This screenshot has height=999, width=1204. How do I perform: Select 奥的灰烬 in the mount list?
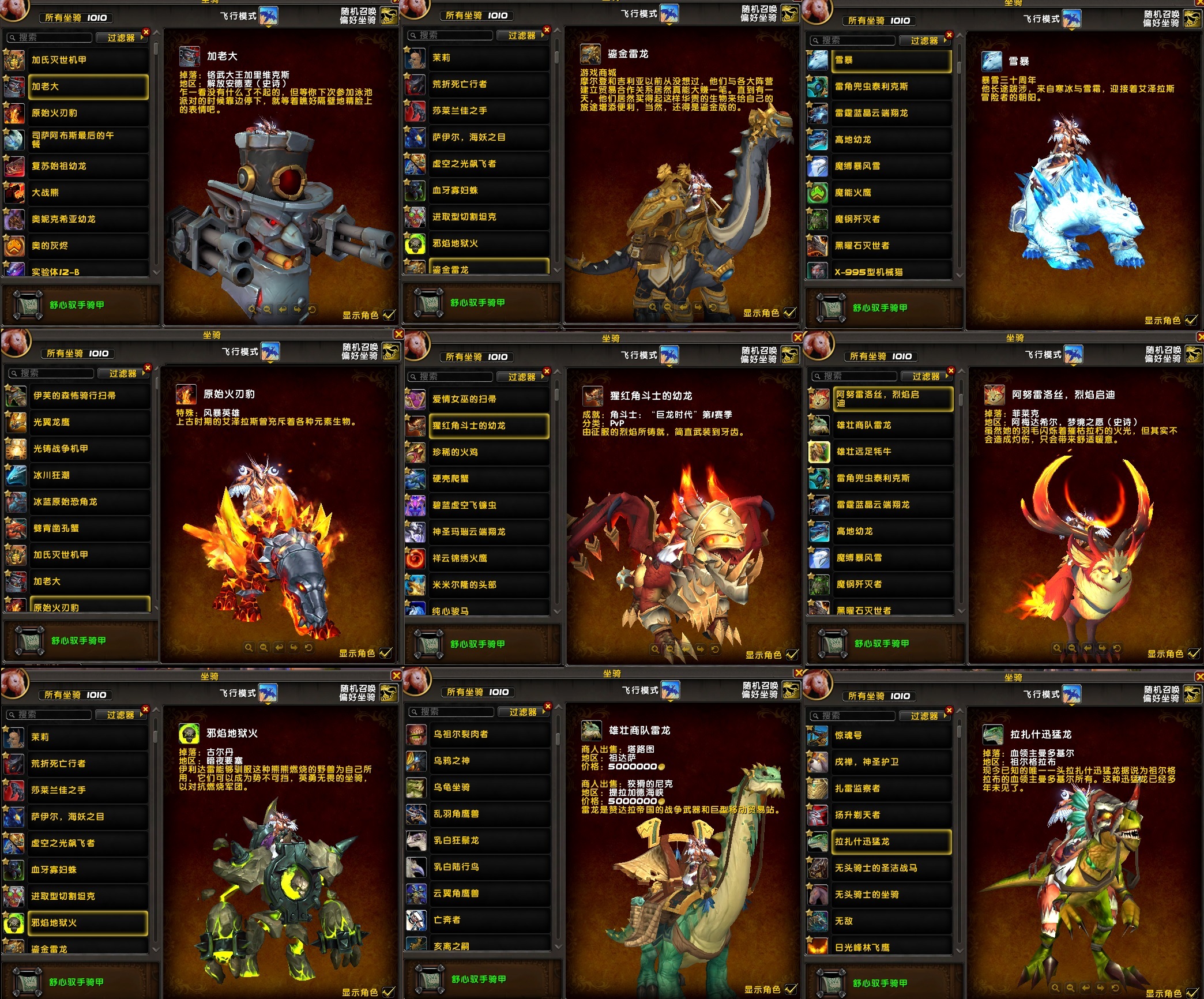tap(86, 246)
